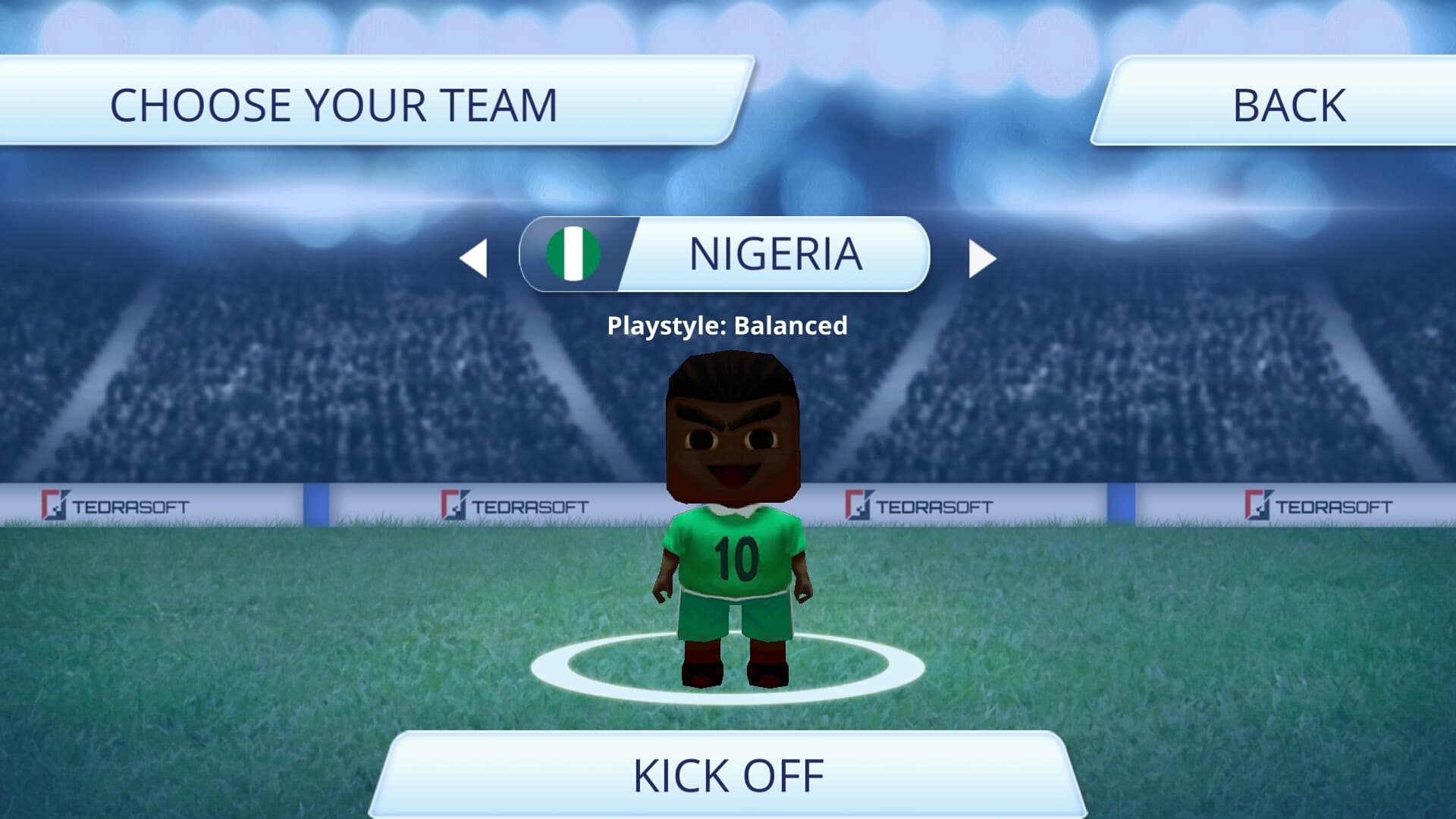The image size is (1456, 819).
Task: Cycle to the previous team with the left arrow
Action: point(475,258)
